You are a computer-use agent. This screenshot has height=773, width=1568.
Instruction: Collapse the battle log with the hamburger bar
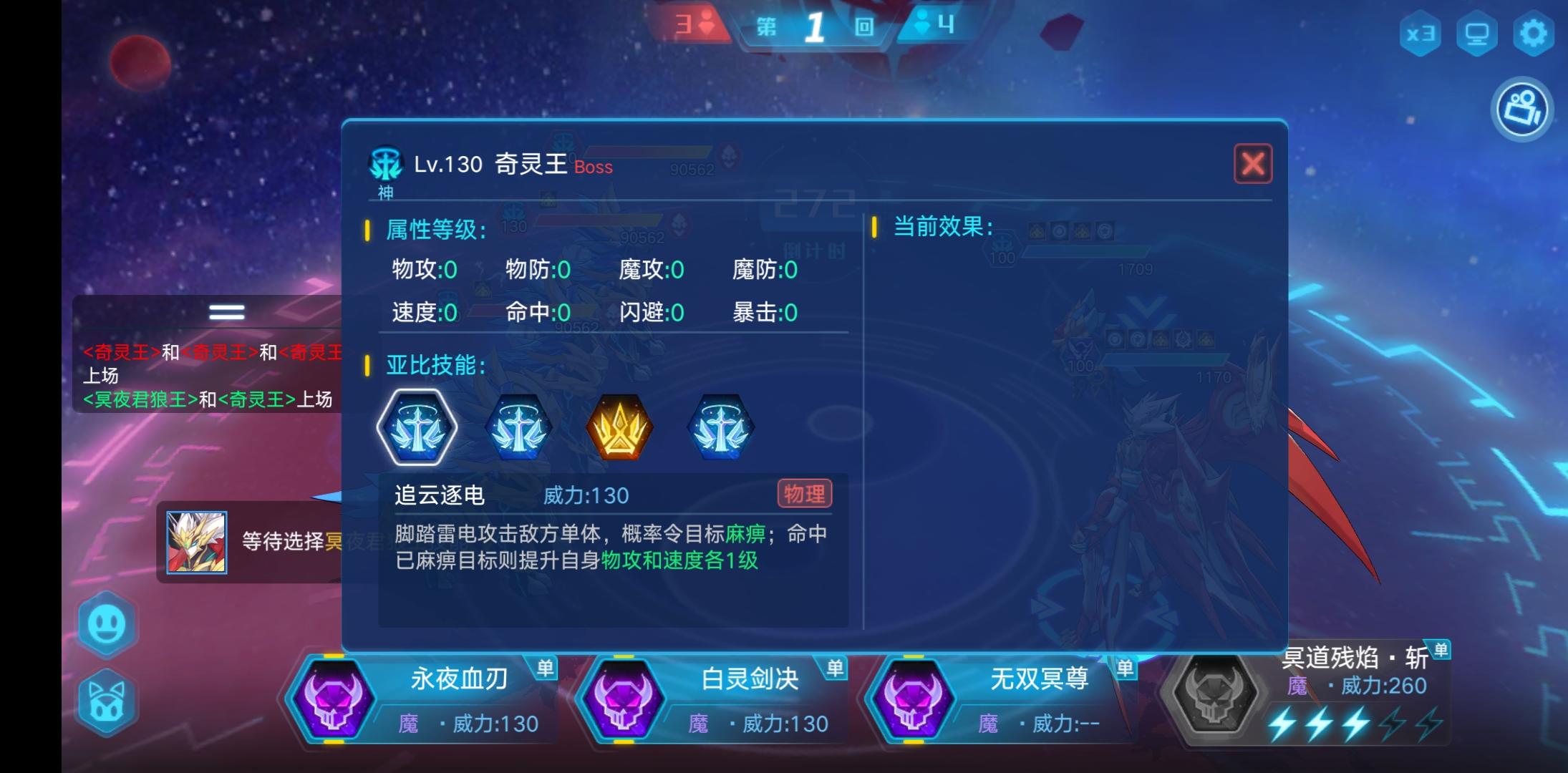pos(226,311)
